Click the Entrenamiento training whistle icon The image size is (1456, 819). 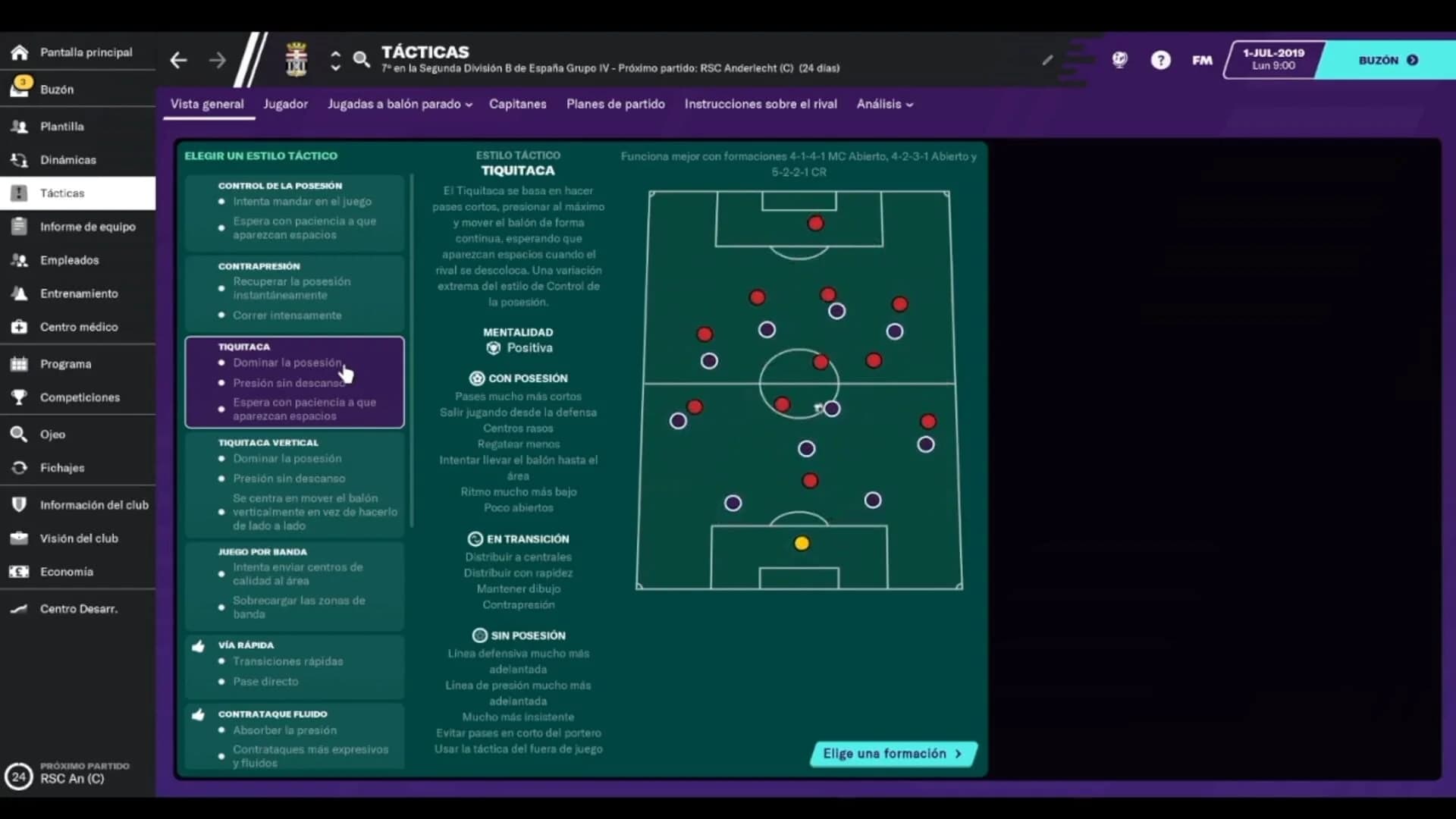pyautogui.click(x=19, y=293)
